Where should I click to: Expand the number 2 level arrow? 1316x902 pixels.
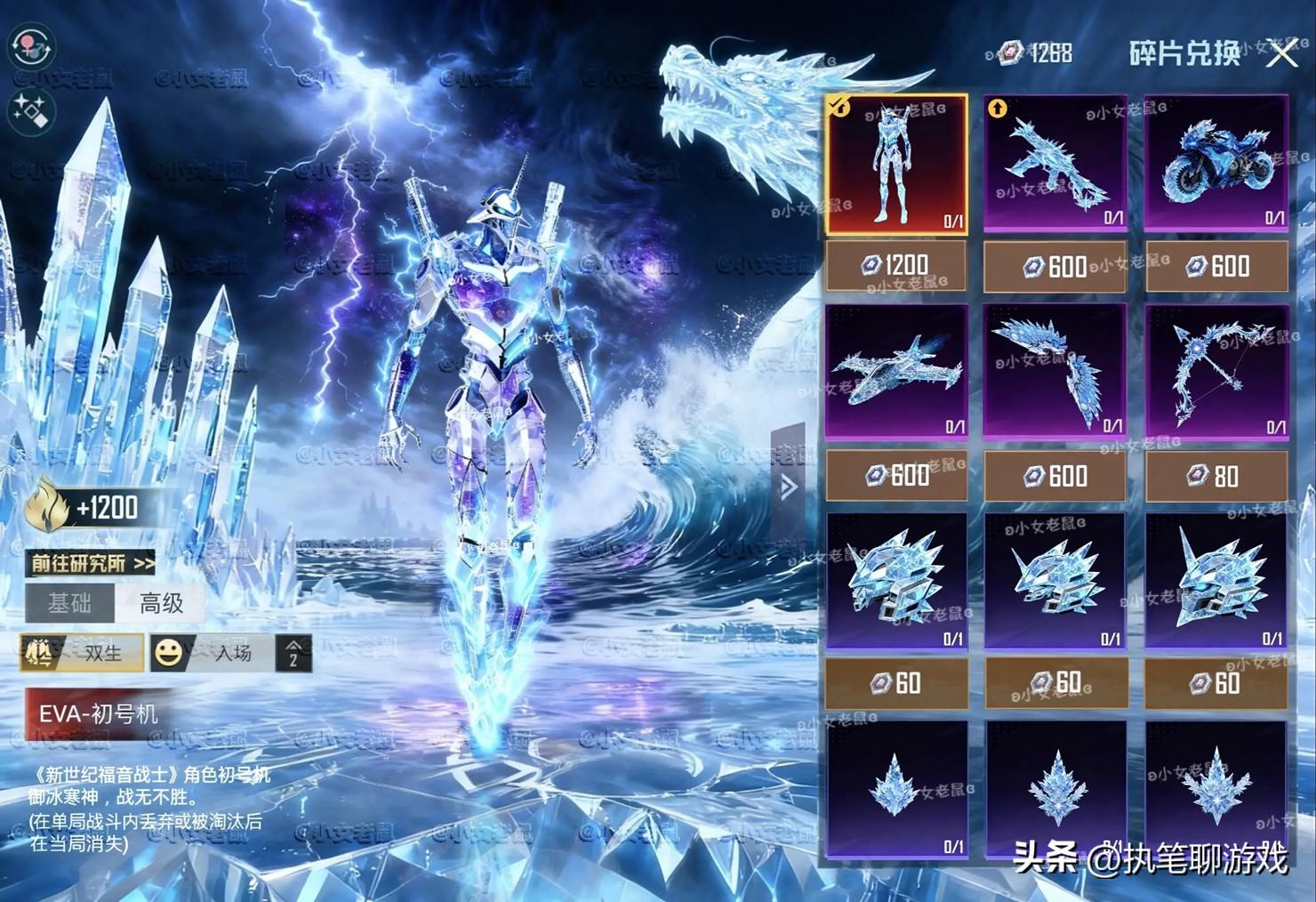[293, 654]
